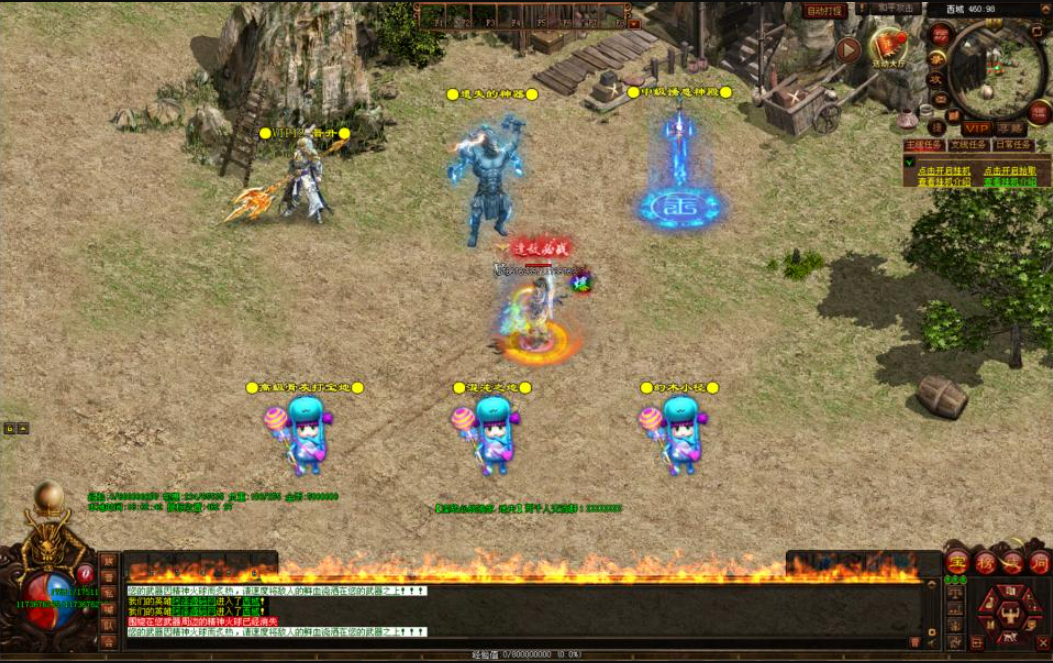Open the red 宝 round button

point(957,561)
